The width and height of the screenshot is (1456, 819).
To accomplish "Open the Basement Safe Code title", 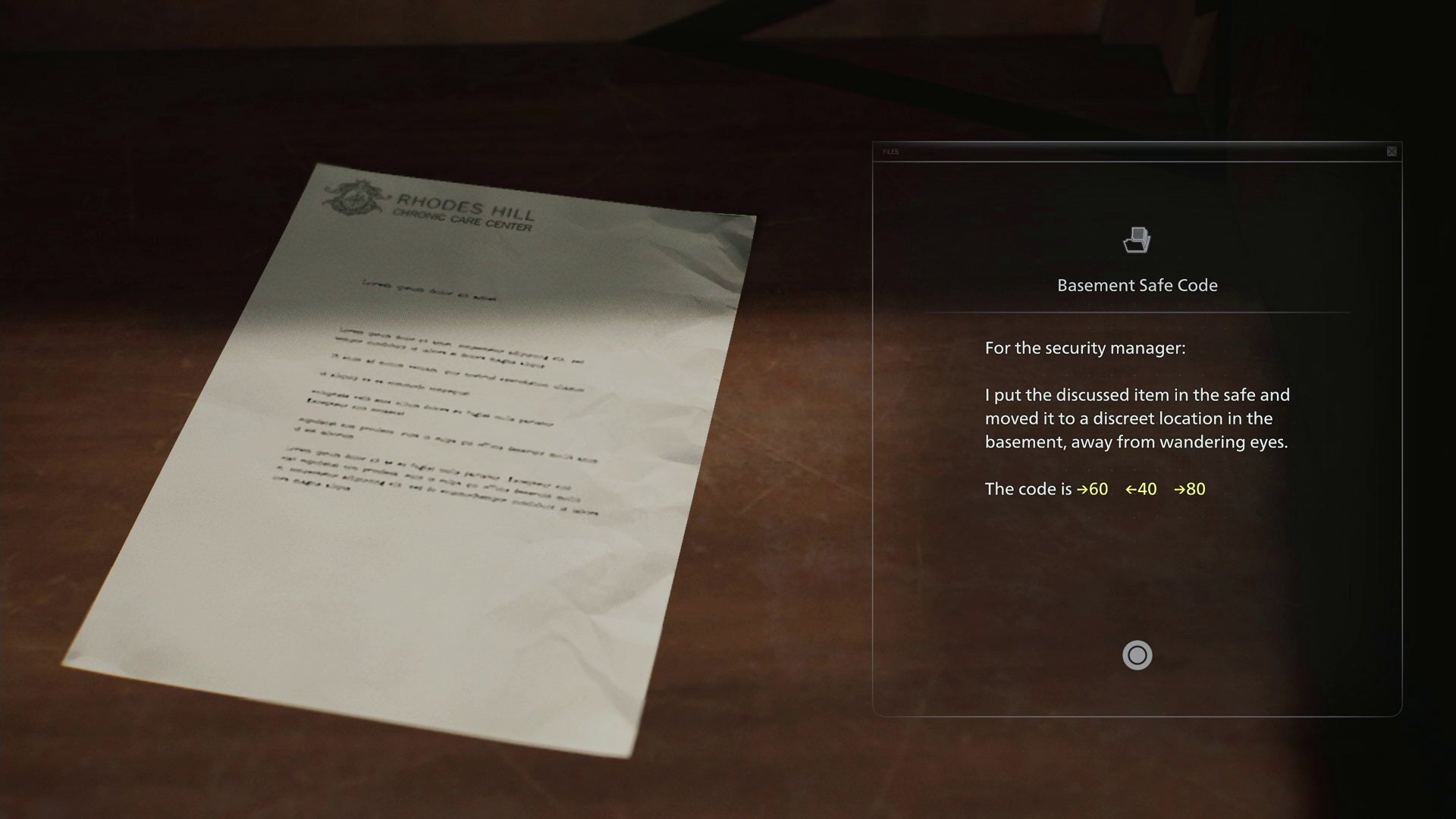I will point(1137,285).
